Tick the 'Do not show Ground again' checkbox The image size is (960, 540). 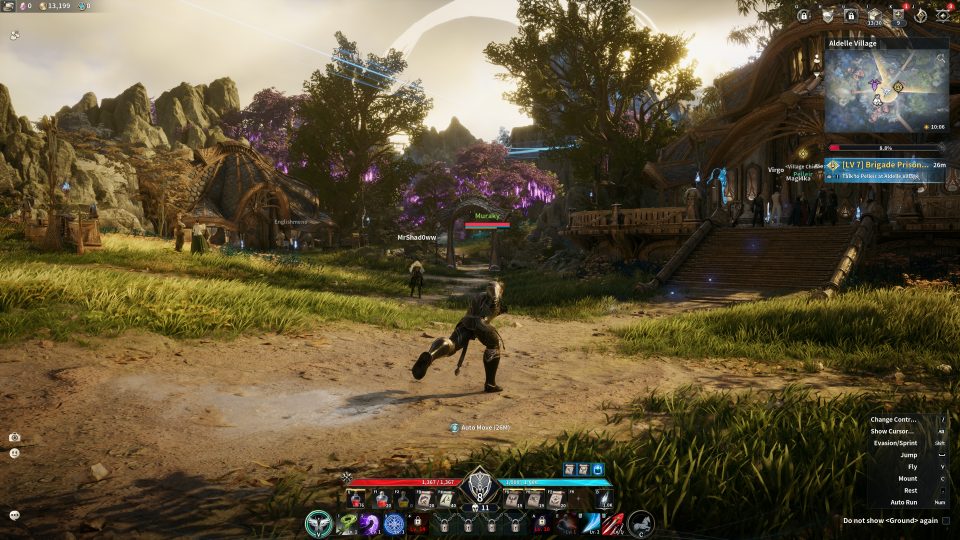(946, 520)
